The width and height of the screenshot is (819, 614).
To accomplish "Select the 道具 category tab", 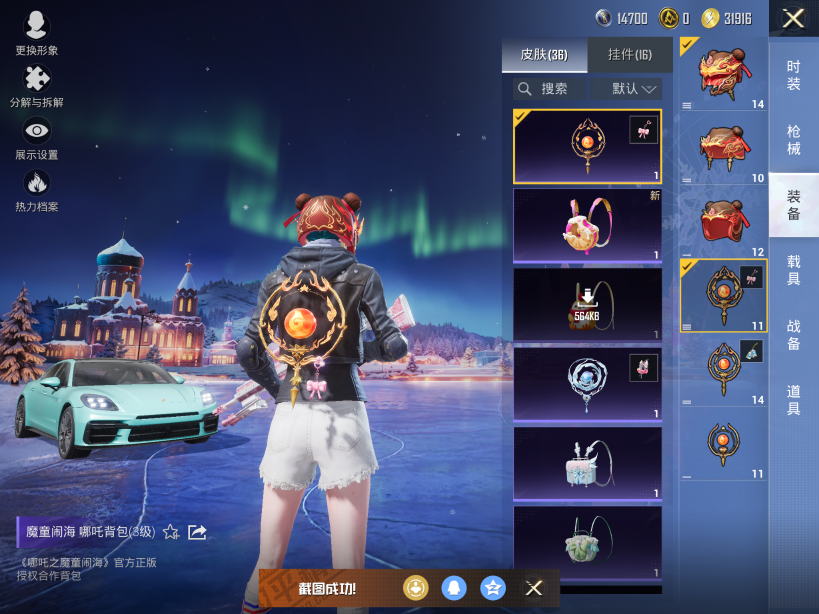I will (793, 400).
